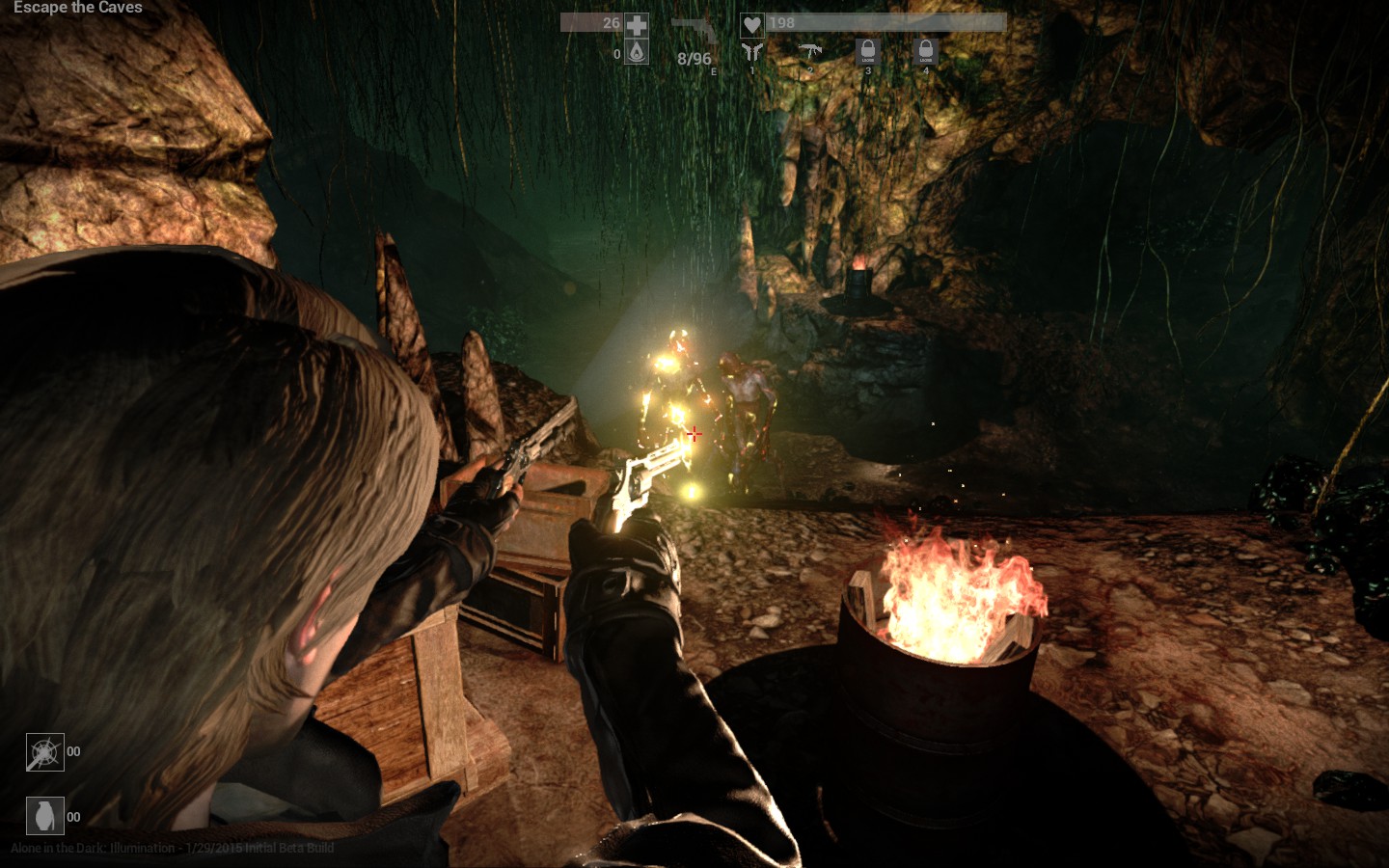This screenshot has width=1389, height=868.
Task: Click the heart icon on the health bar
Action: point(752,23)
